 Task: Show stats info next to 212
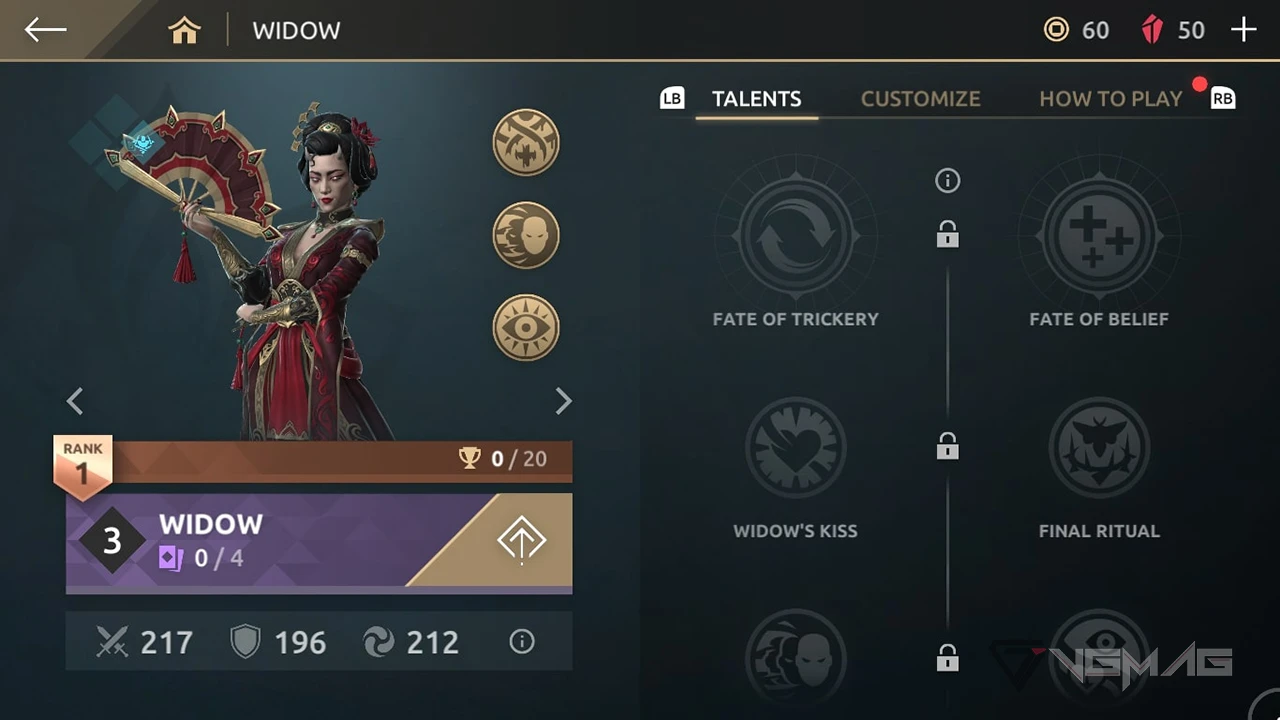522,642
